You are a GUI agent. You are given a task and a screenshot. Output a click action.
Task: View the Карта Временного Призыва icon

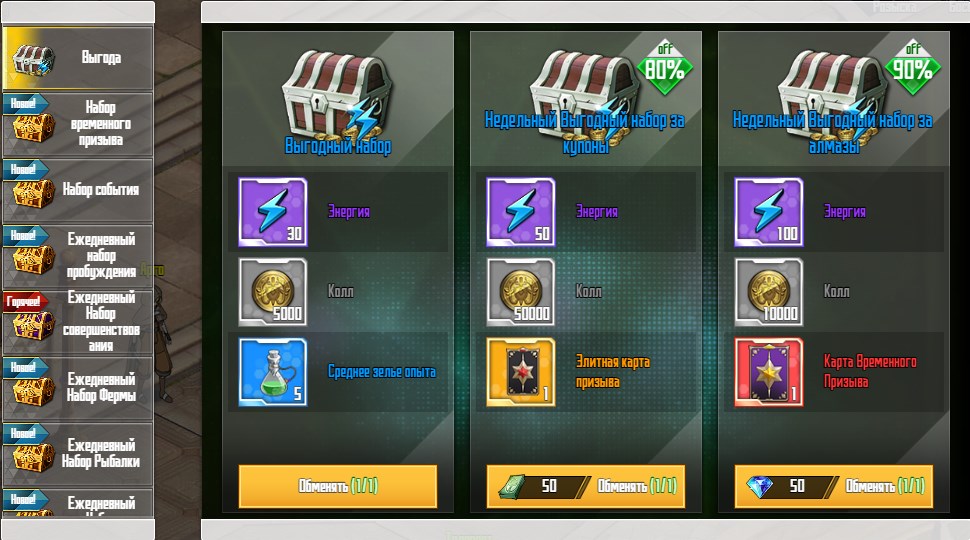769,372
